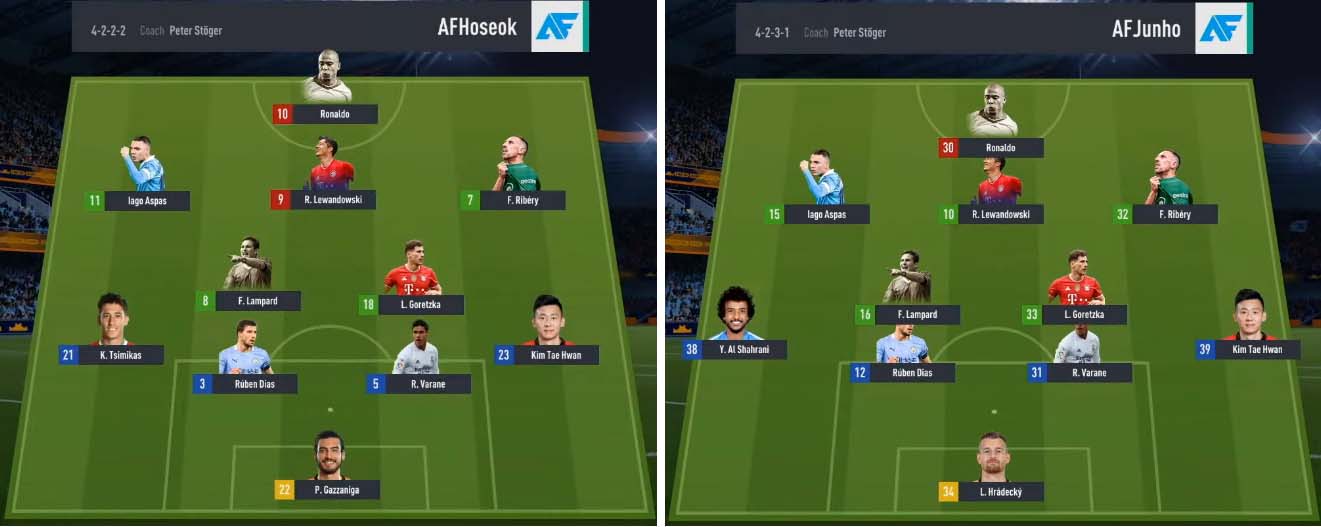This screenshot has width=1321, height=527.
Task: Click the AFJunho team logo badge
Action: tap(1223, 28)
